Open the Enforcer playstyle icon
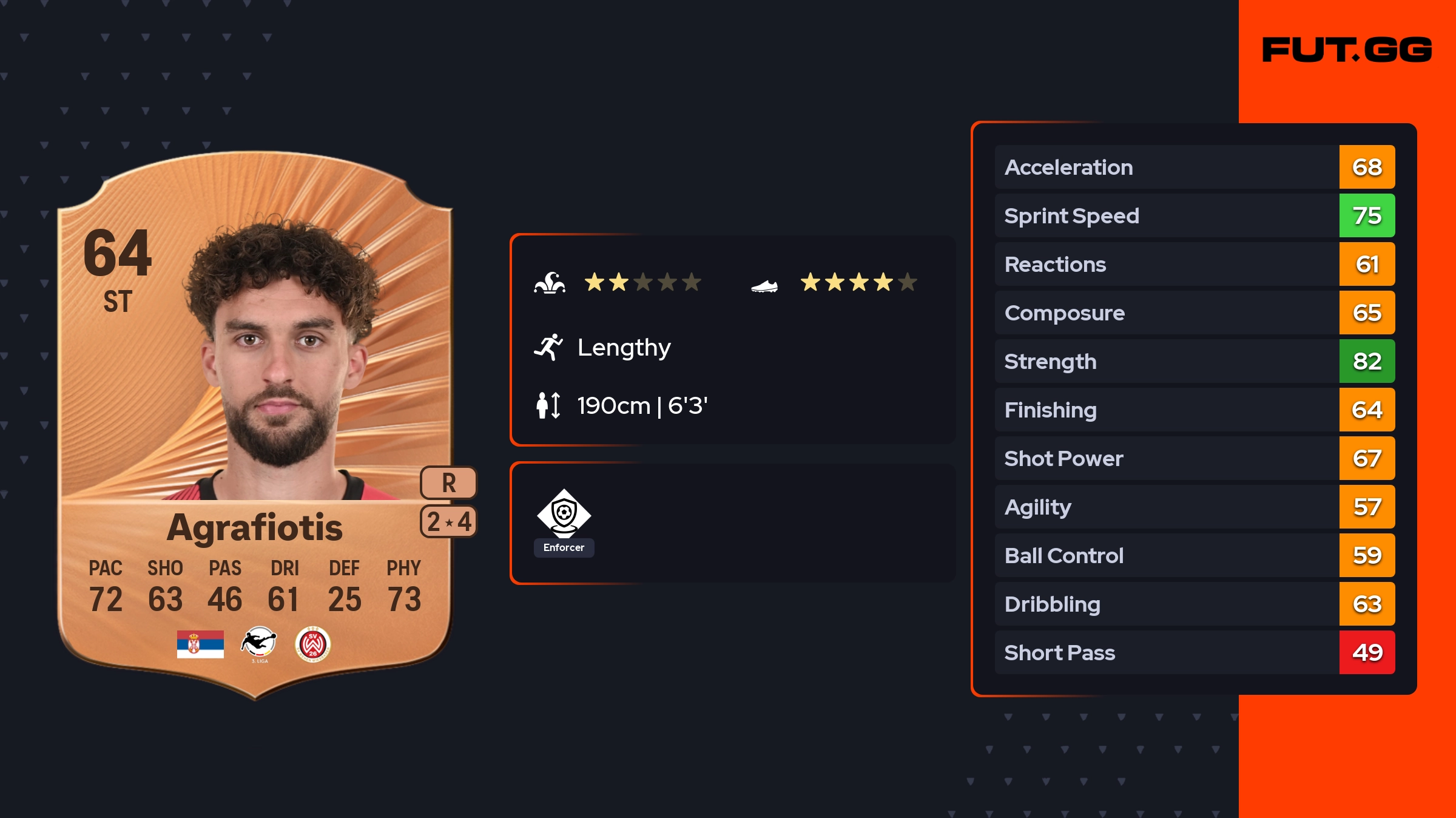 tap(564, 515)
